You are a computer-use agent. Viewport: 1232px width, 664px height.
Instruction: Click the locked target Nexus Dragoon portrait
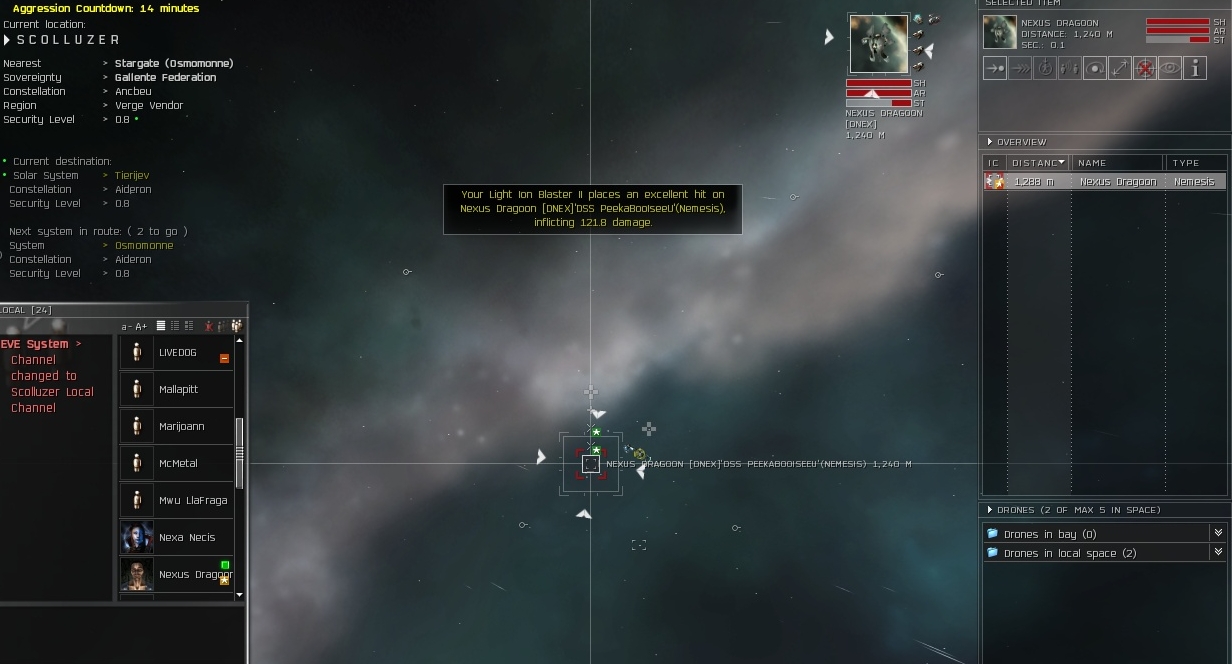coord(878,44)
